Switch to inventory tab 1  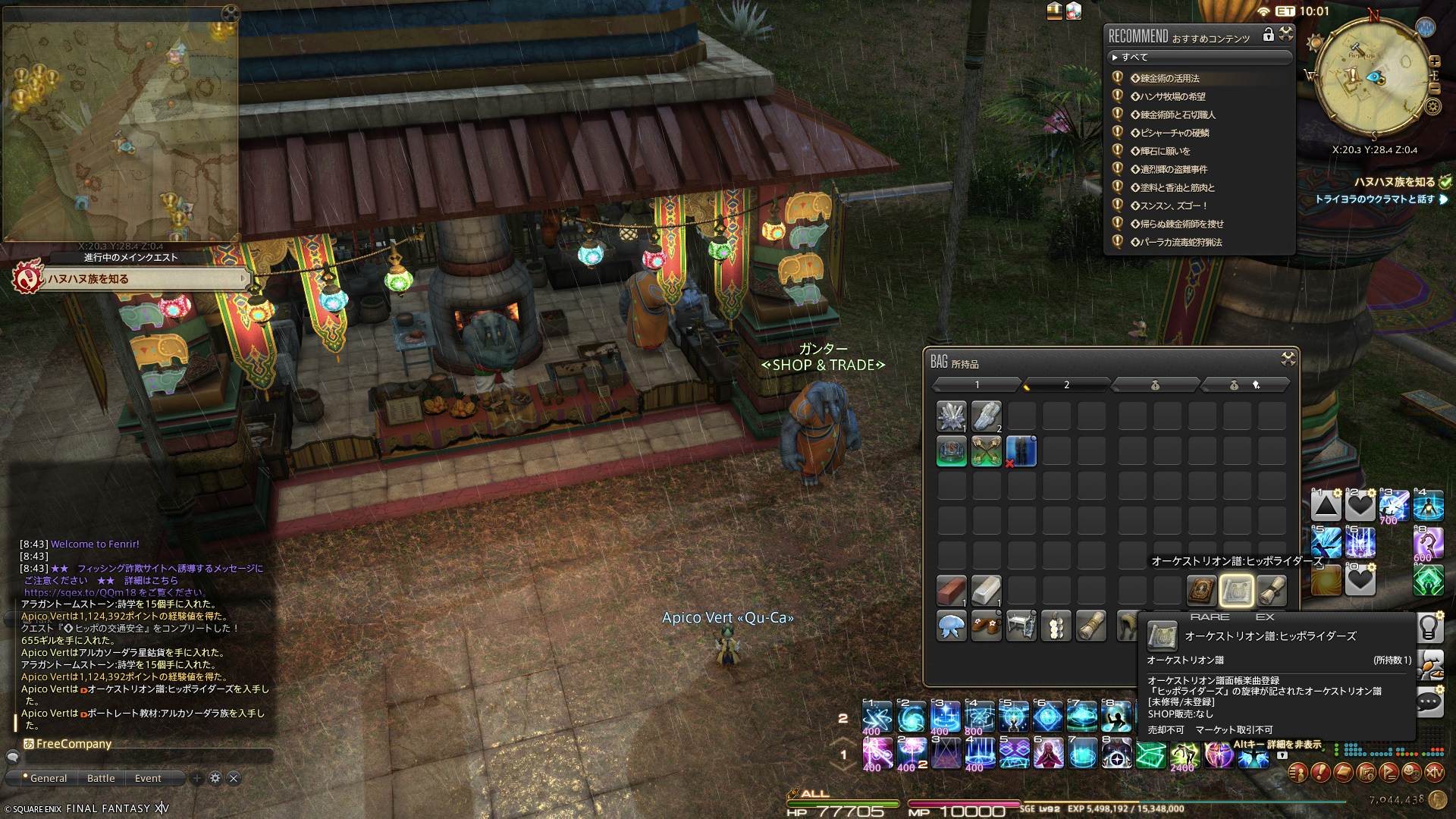click(977, 385)
